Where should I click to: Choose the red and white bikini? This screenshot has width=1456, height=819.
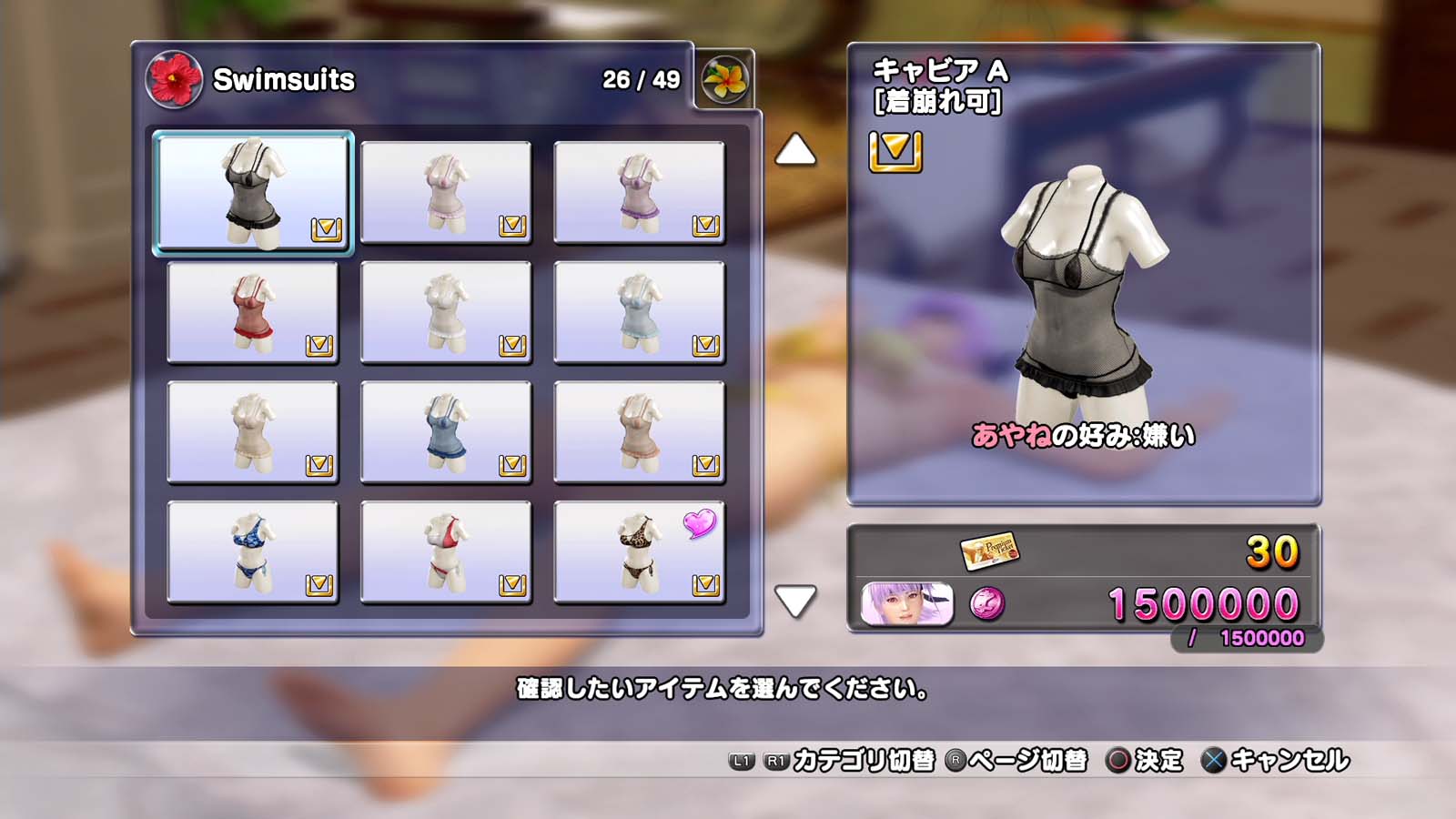click(x=446, y=552)
